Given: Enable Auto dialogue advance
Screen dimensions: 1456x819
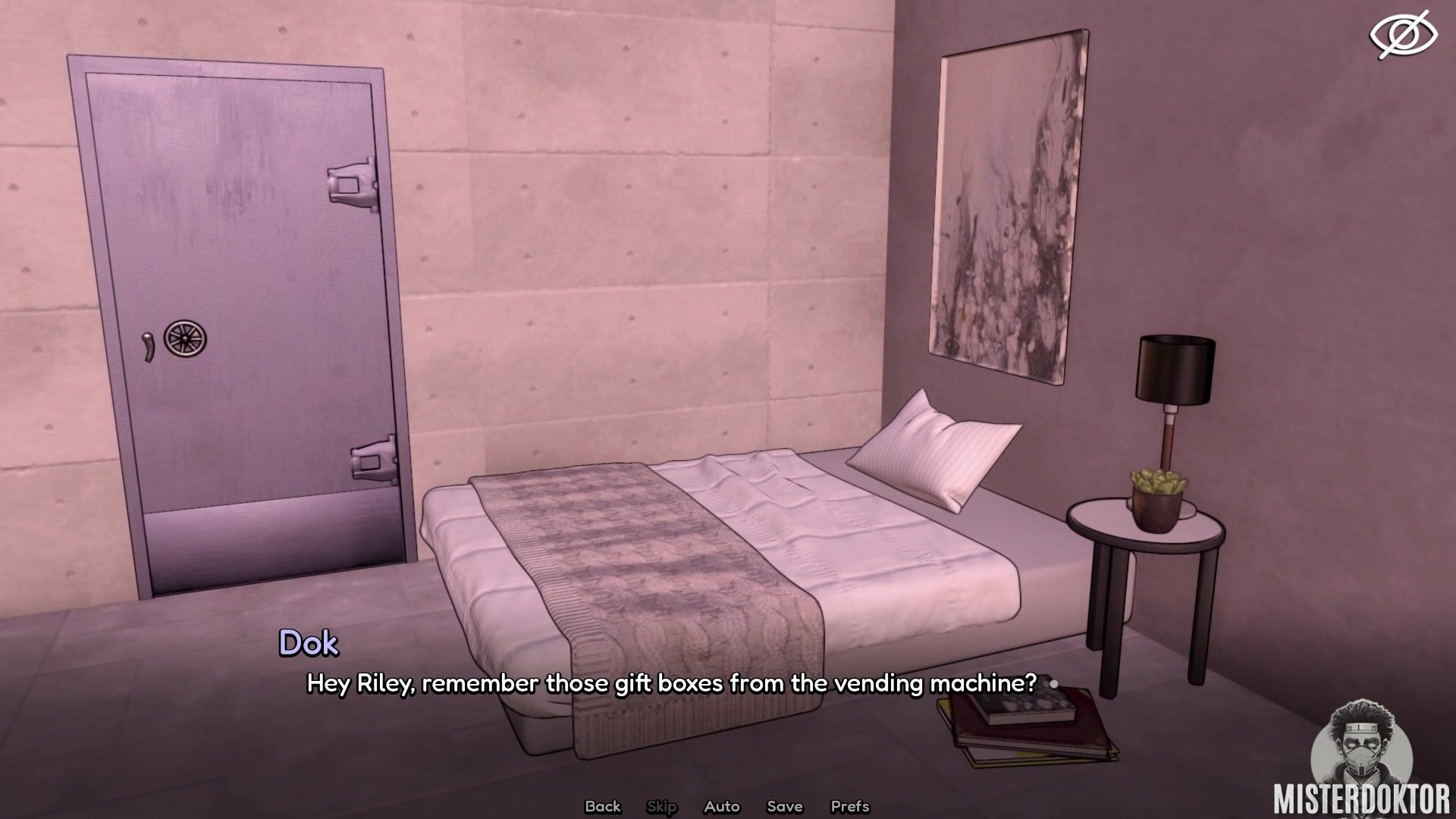Looking at the screenshot, I should [x=721, y=806].
